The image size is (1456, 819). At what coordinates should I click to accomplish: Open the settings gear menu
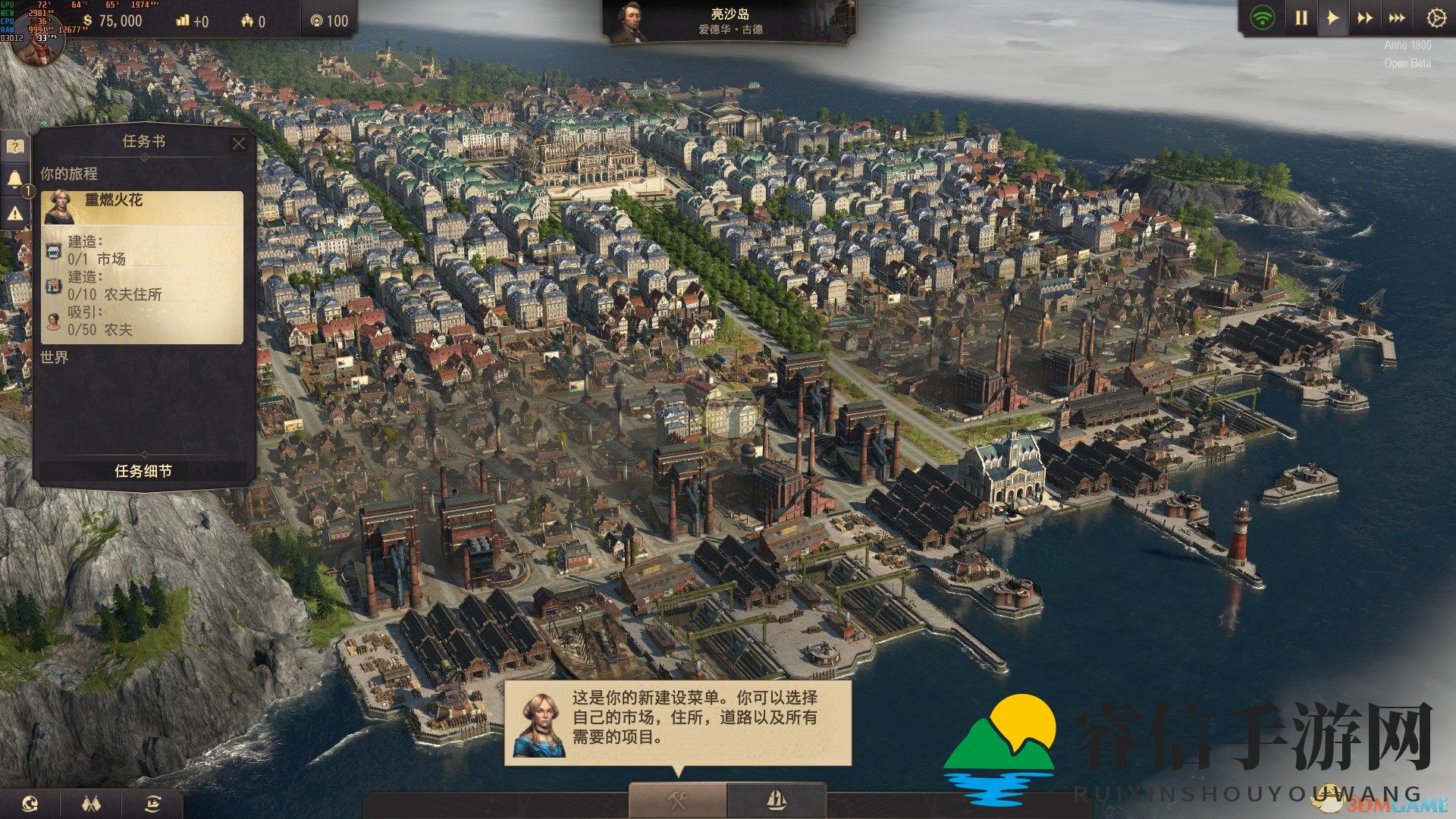pos(1436,18)
